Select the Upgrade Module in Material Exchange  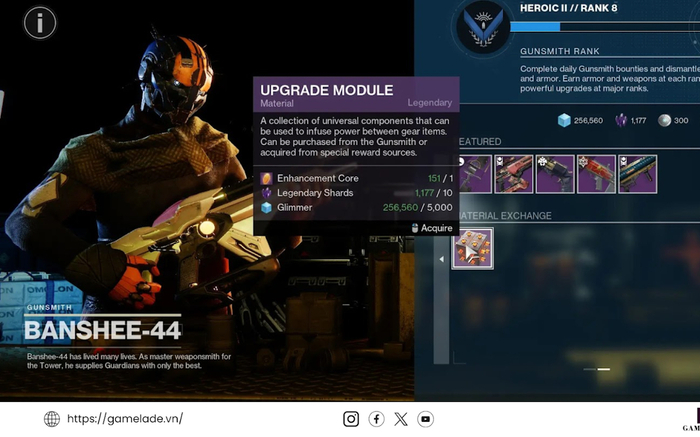click(472, 248)
